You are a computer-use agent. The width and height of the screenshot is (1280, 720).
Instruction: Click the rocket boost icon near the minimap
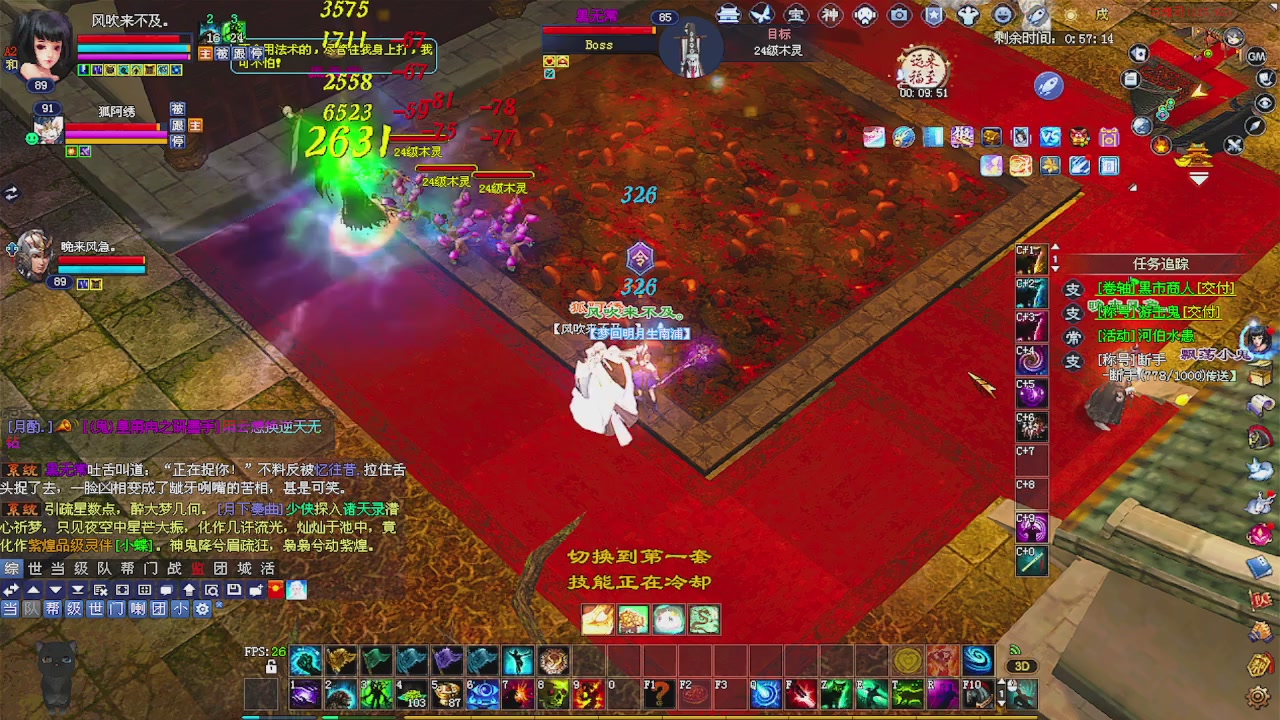[1048, 86]
